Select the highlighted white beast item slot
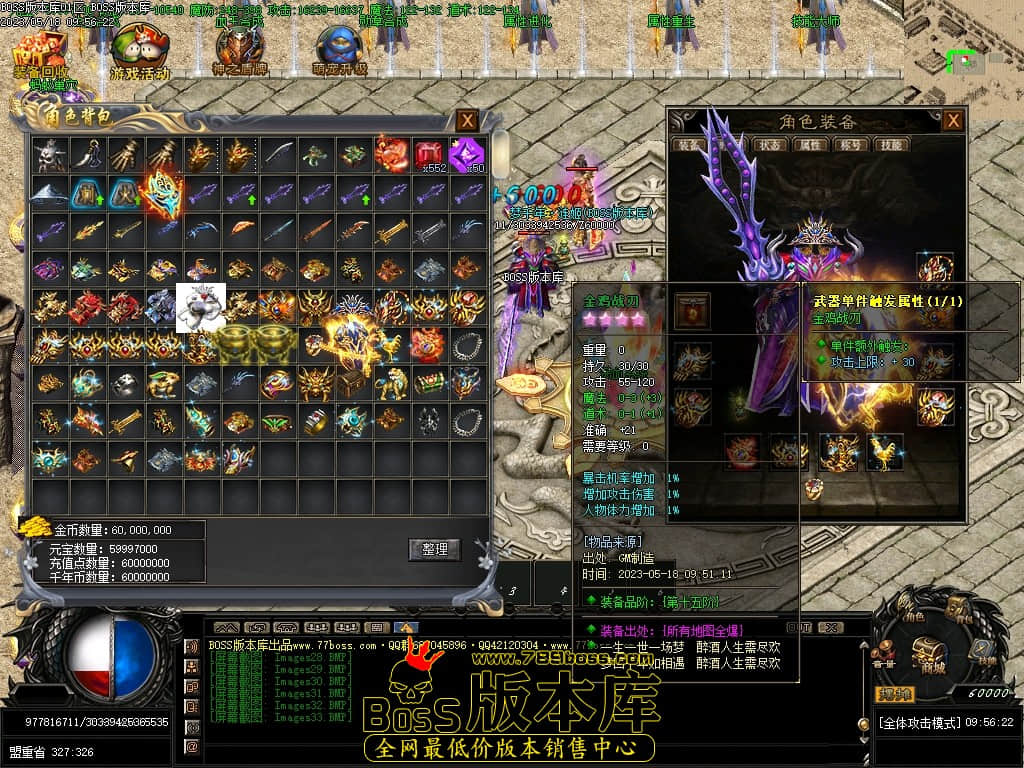This screenshot has width=1024, height=768. pyautogui.click(x=200, y=307)
